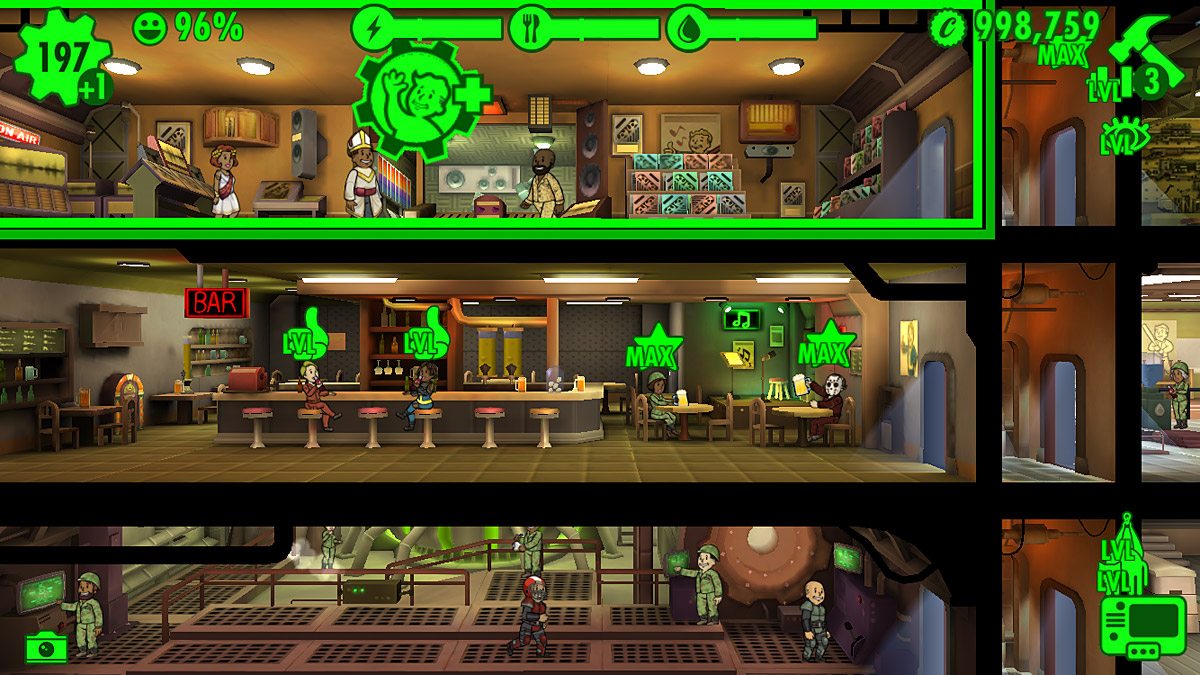Take a screenshot with the camera icon
The width and height of the screenshot is (1200, 675).
point(46,647)
